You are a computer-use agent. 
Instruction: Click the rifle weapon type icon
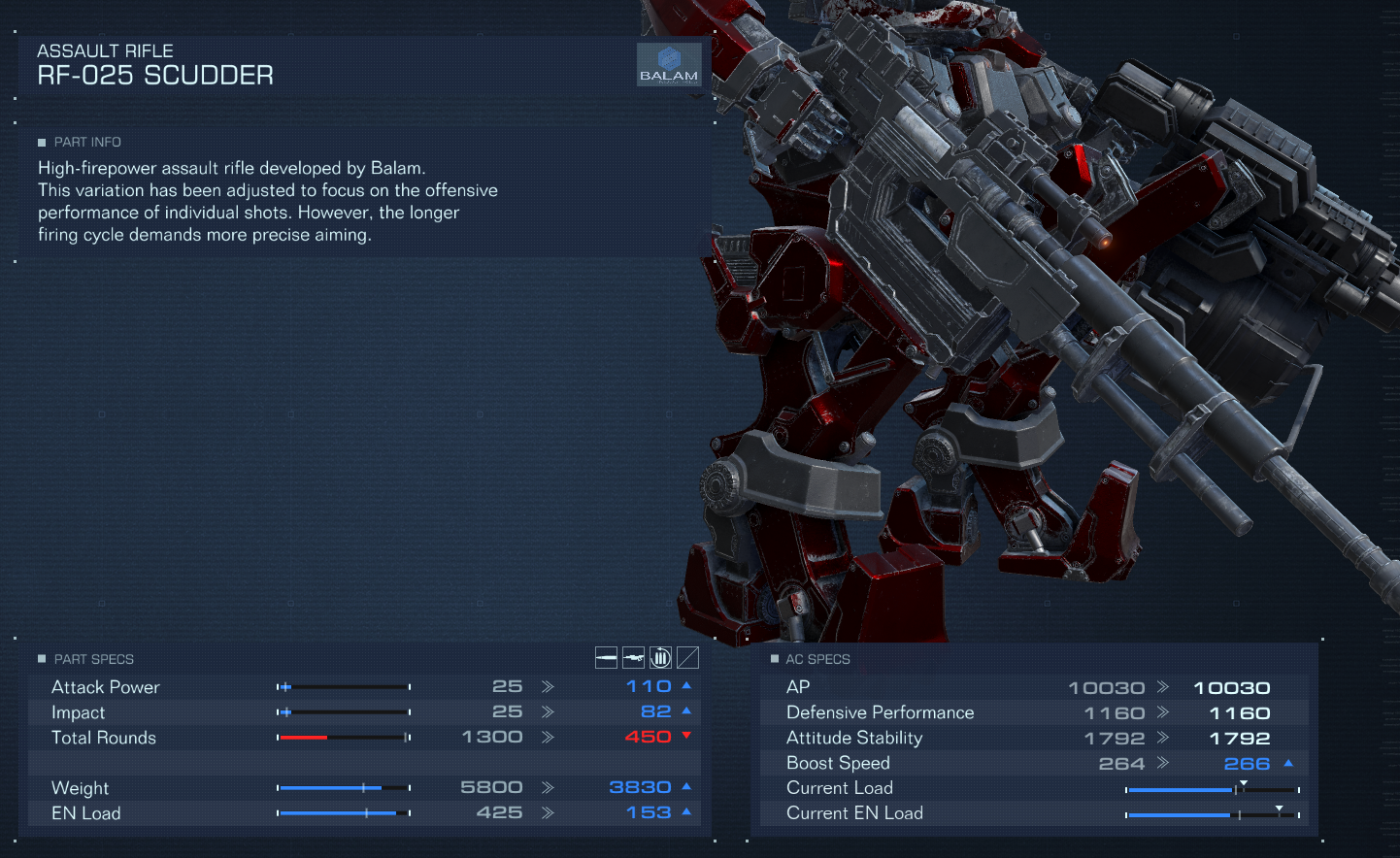coord(633,657)
